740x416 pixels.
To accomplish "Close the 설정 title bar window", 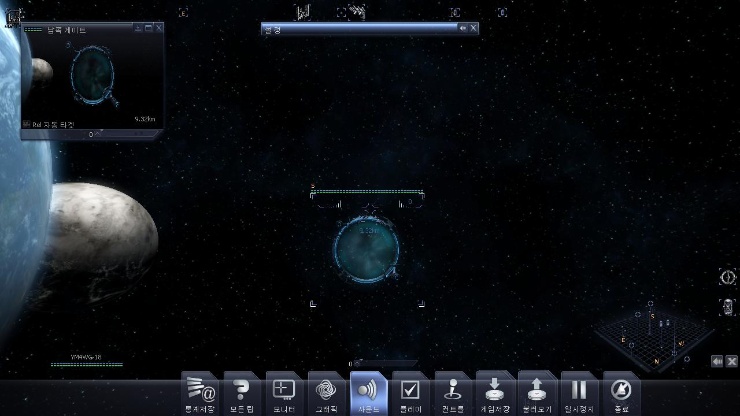I will click(473, 28).
